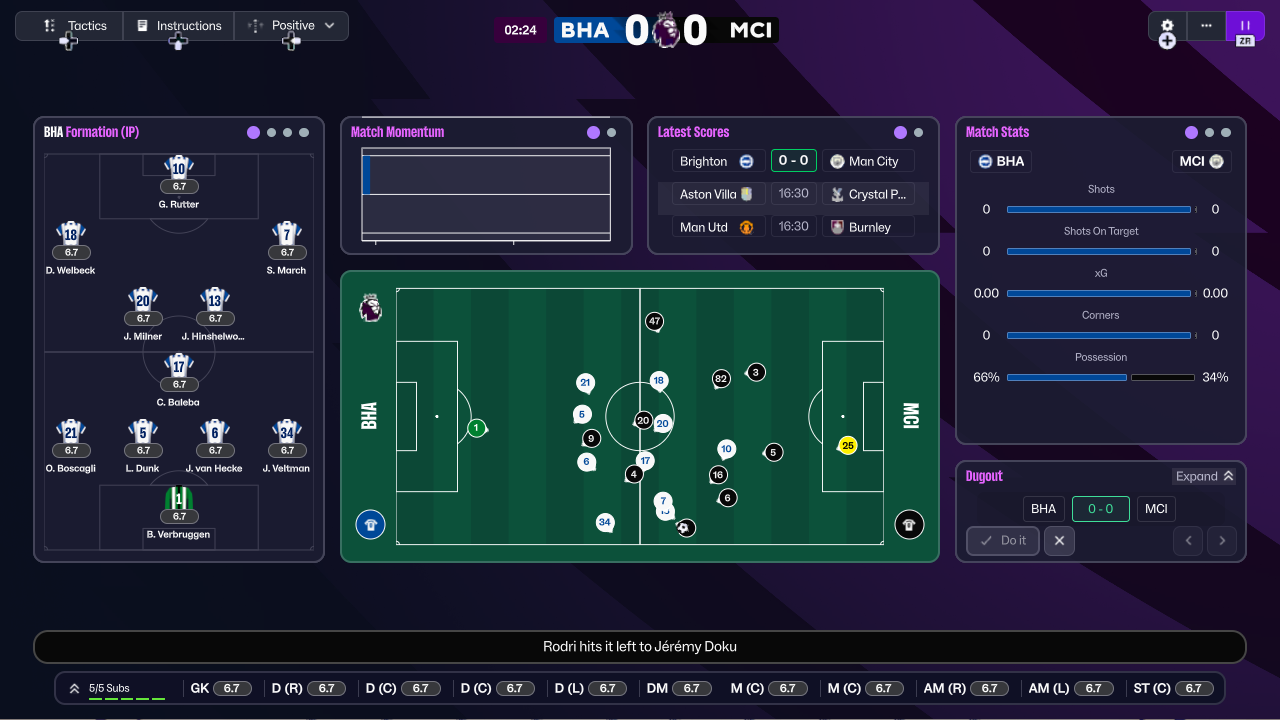Screen dimensions: 1280x720
Task: Open the more options ellipsis menu
Action: coord(1206,26)
